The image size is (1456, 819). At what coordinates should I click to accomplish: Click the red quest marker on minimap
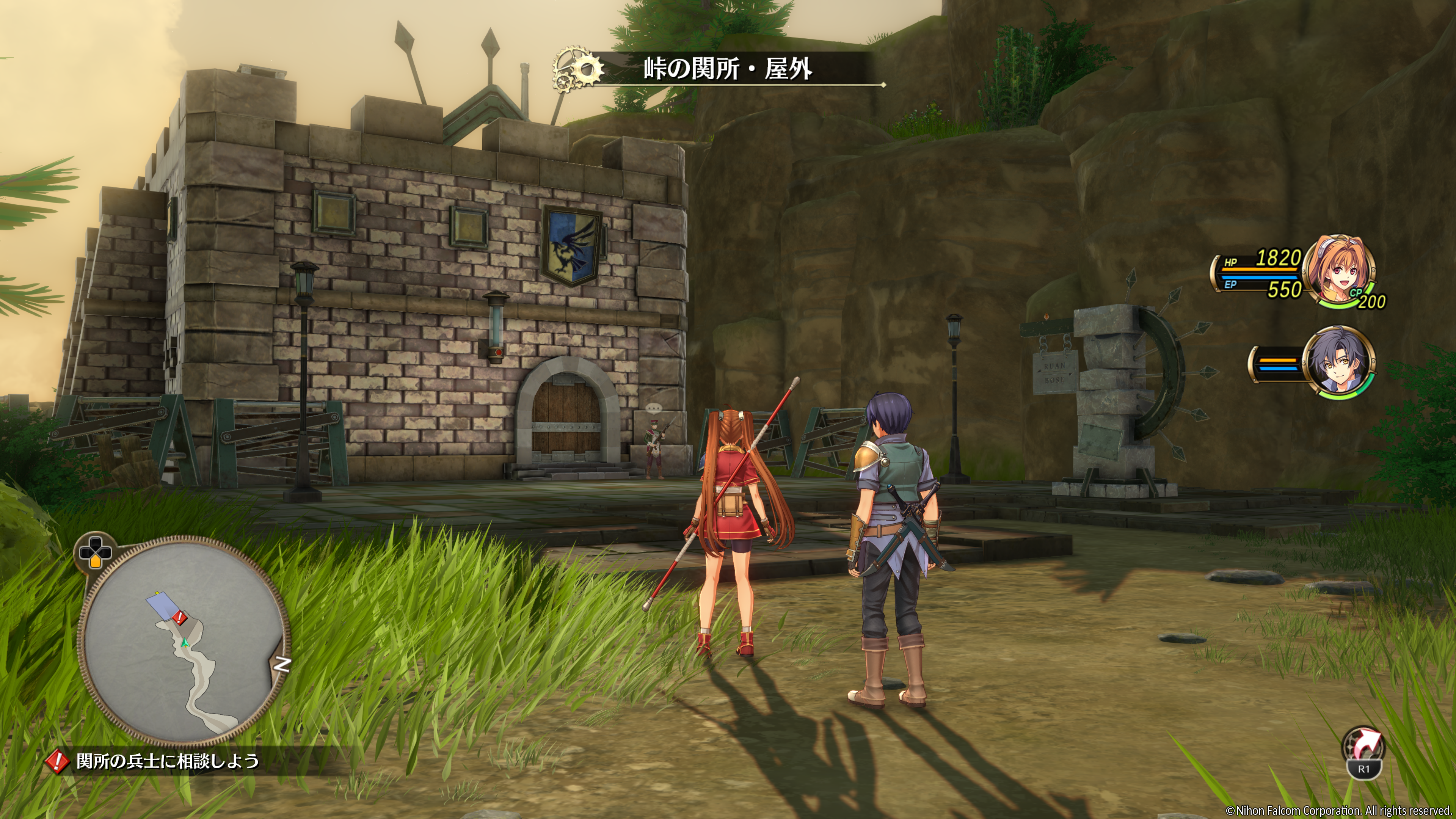pos(179,617)
